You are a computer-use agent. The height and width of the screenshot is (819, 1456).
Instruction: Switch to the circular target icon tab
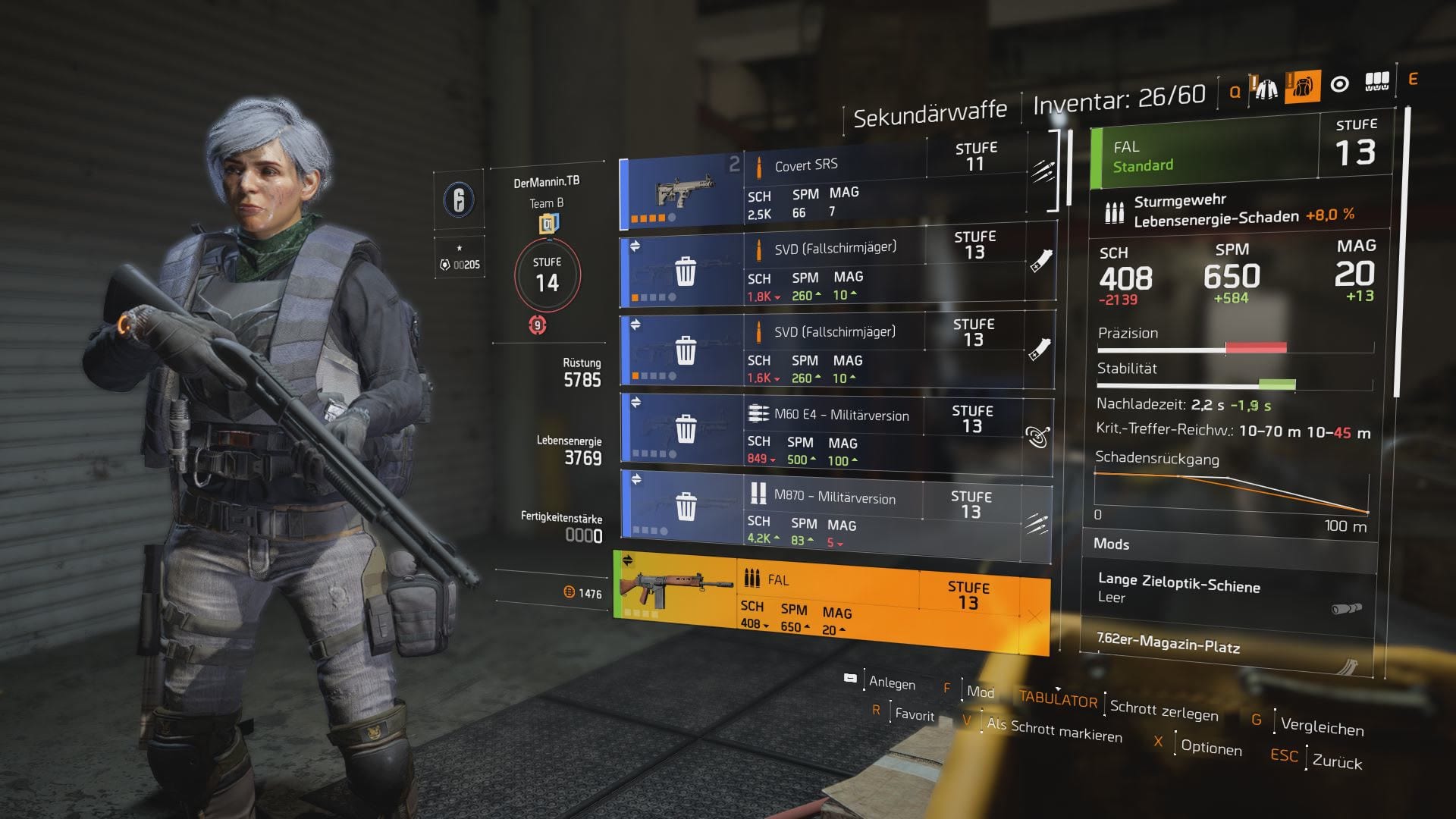(x=1340, y=84)
